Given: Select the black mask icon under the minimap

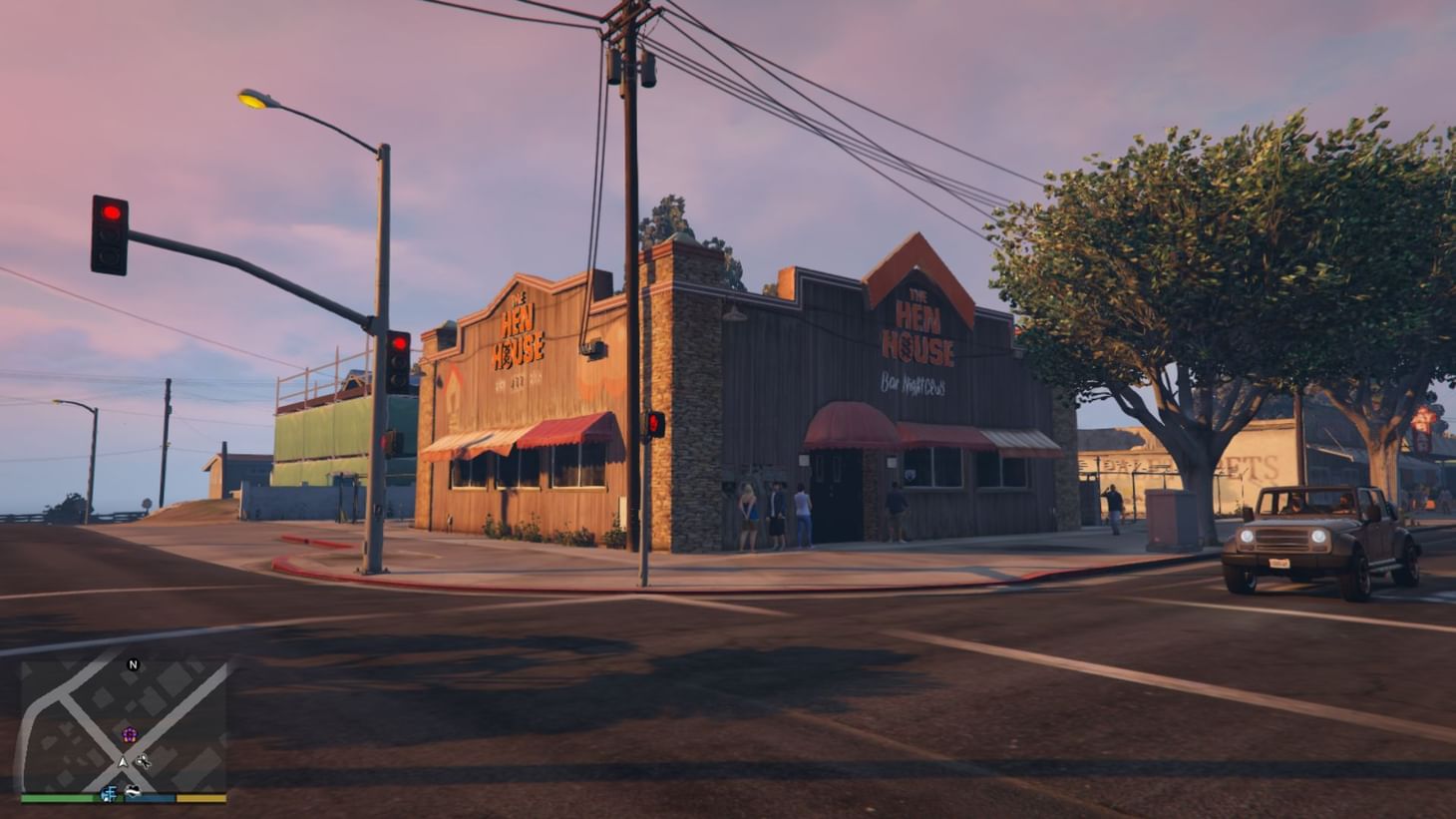Looking at the screenshot, I should [133, 790].
